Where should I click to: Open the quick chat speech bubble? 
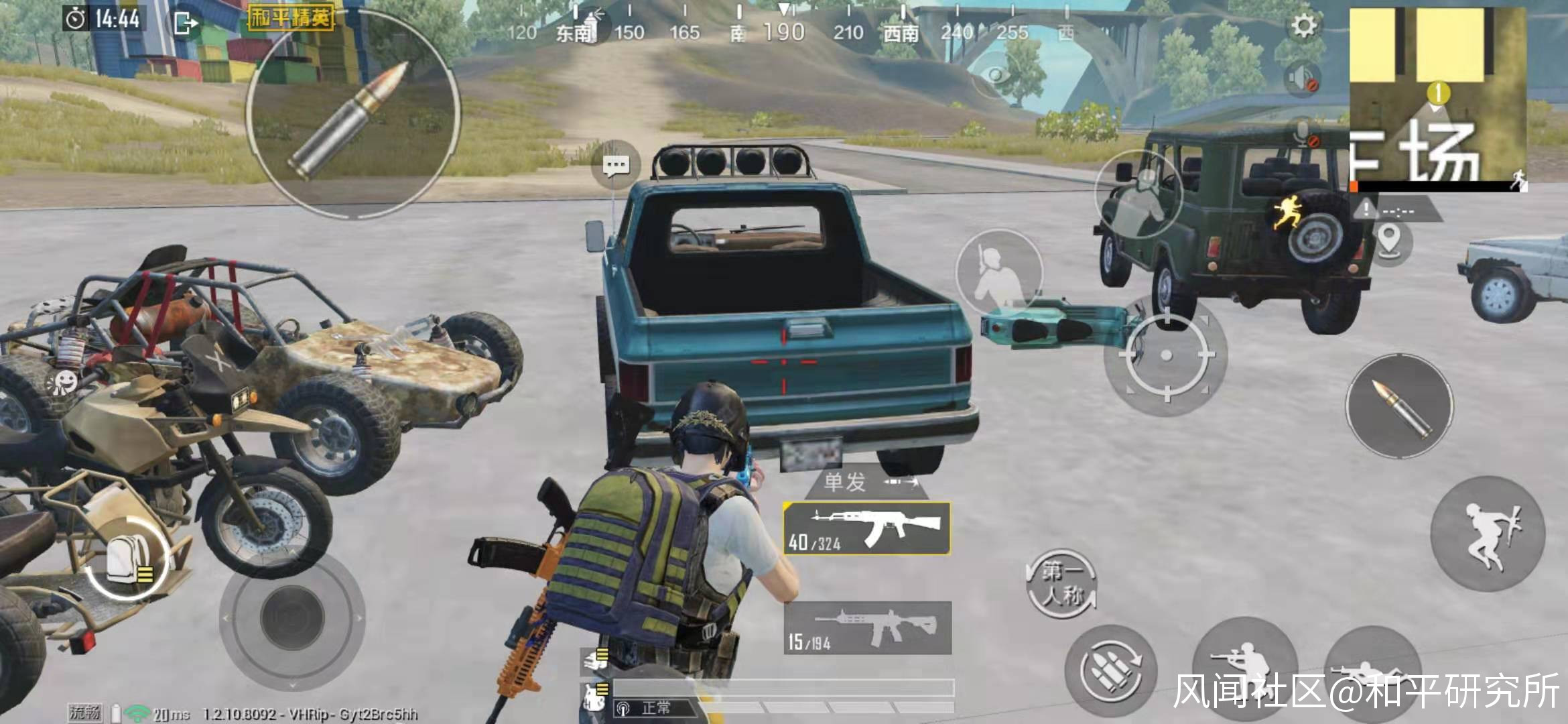615,165
